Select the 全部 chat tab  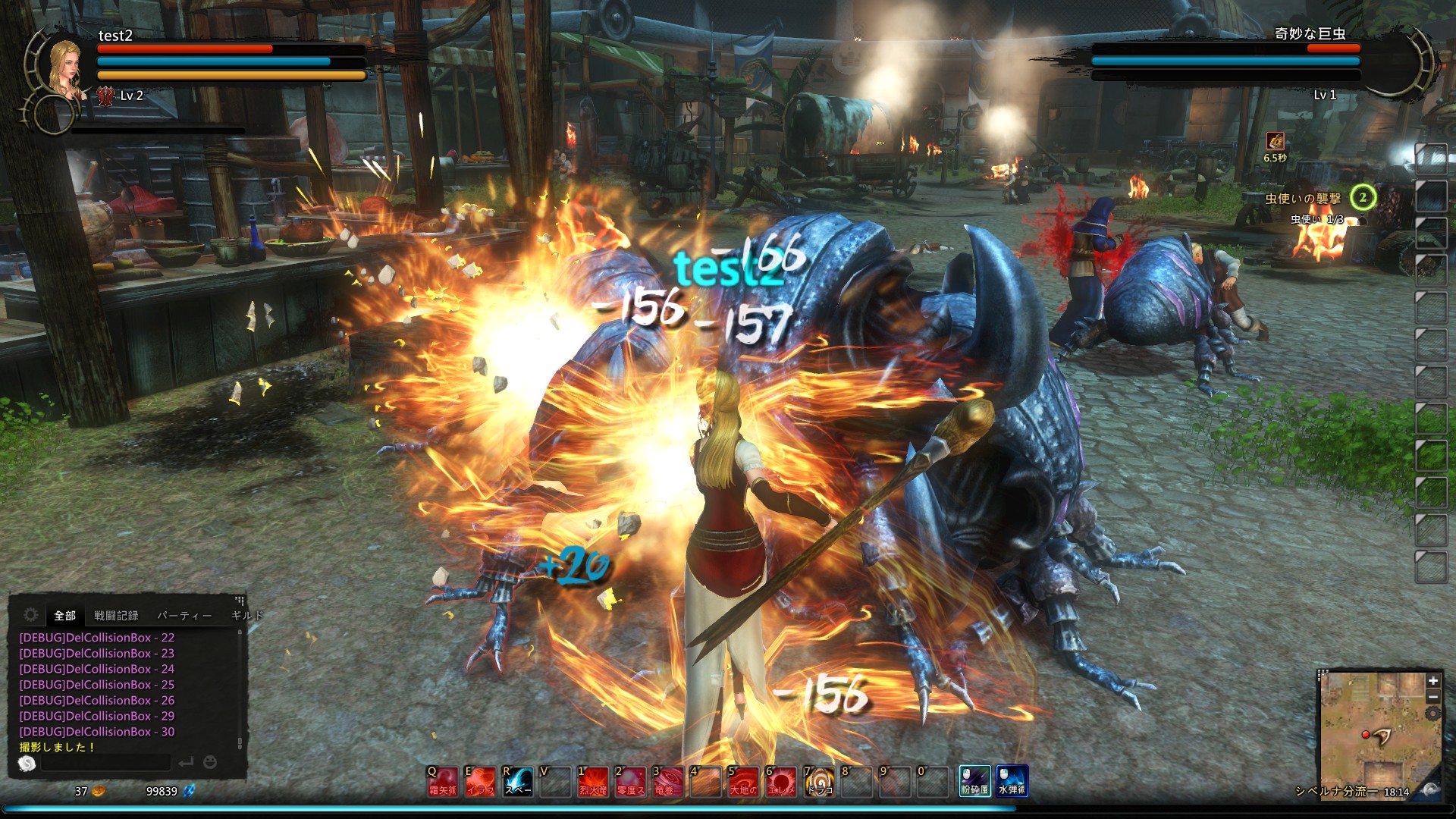point(65,615)
